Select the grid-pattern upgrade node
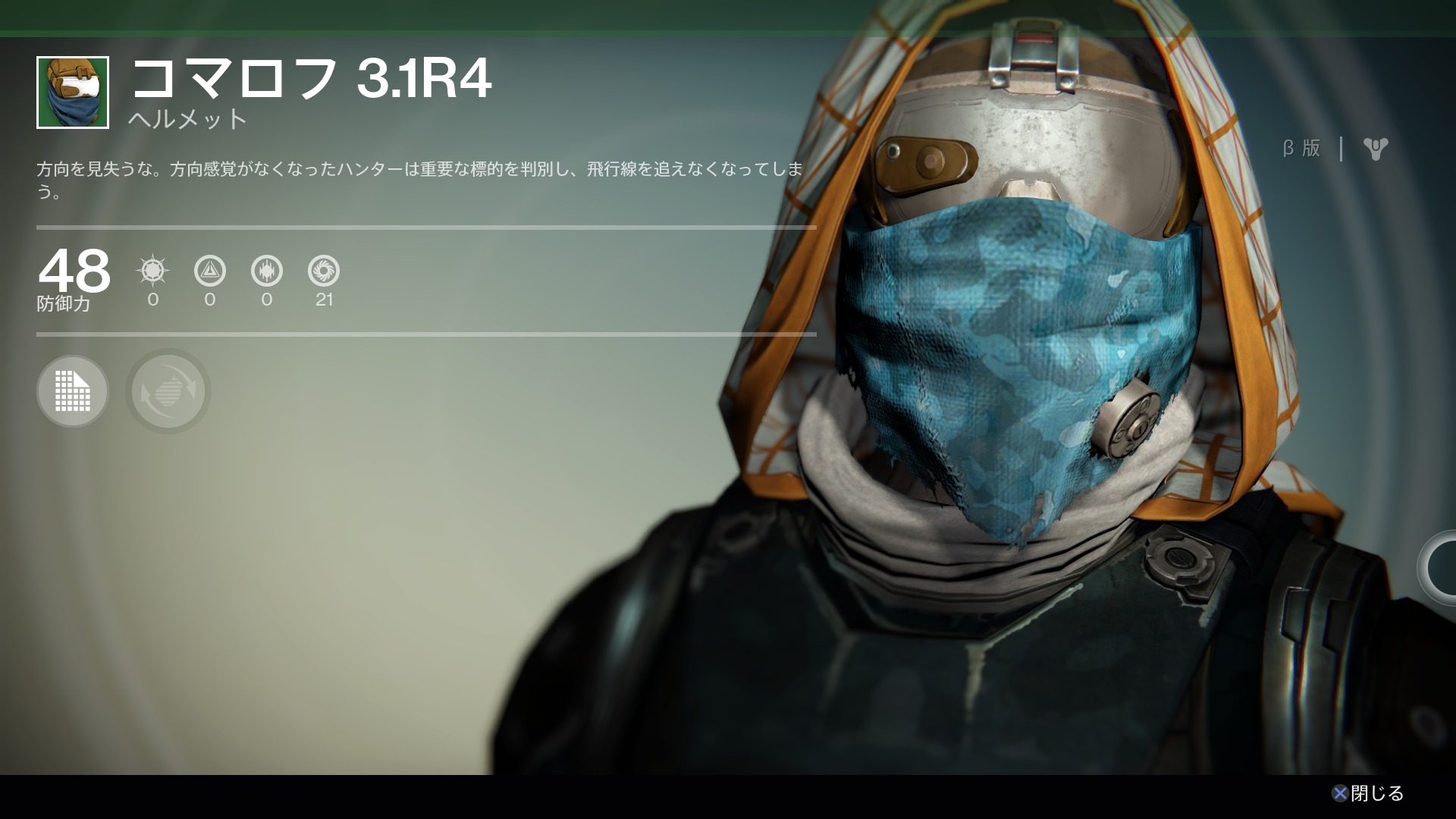Viewport: 1456px width, 819px height. 73,391
